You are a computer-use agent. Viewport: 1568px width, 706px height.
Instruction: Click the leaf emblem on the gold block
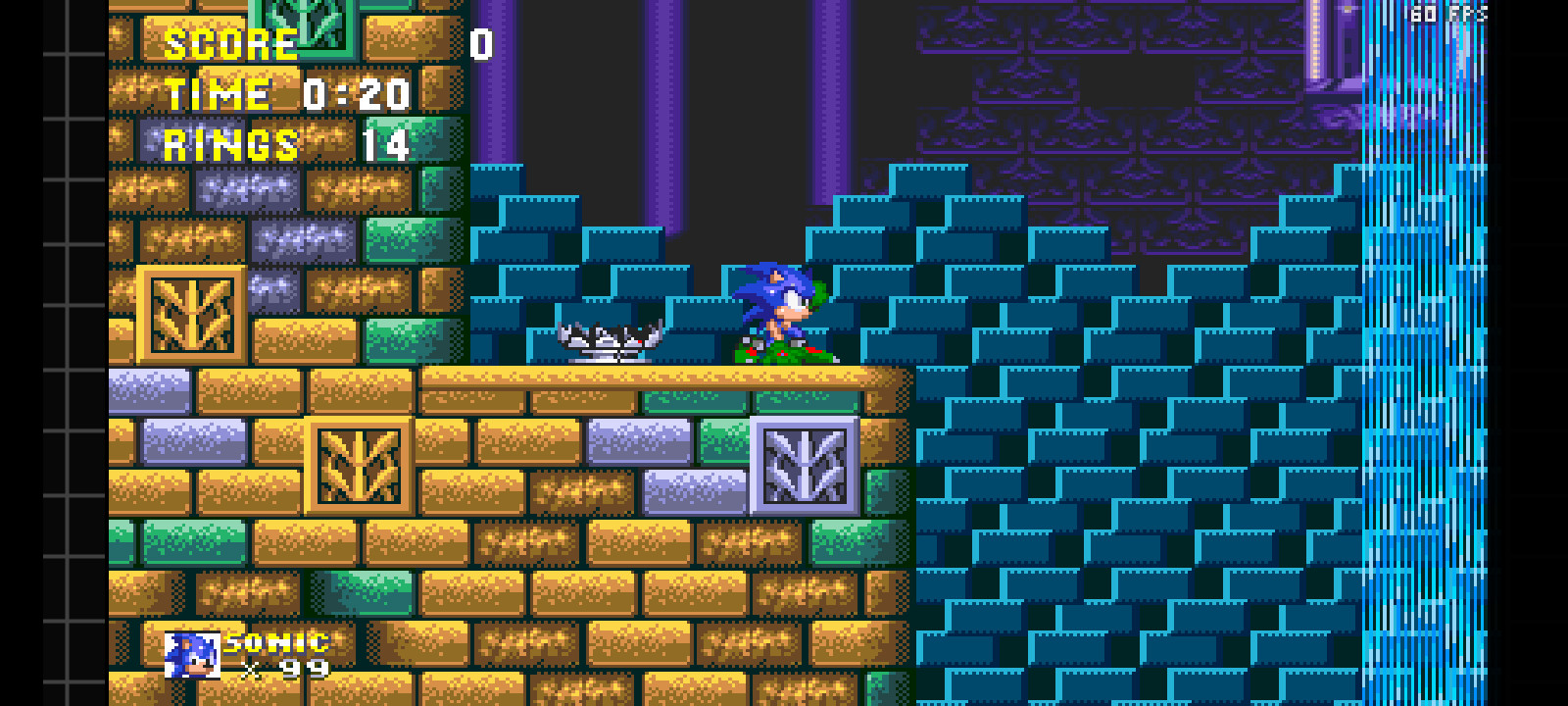click(192, 314)
